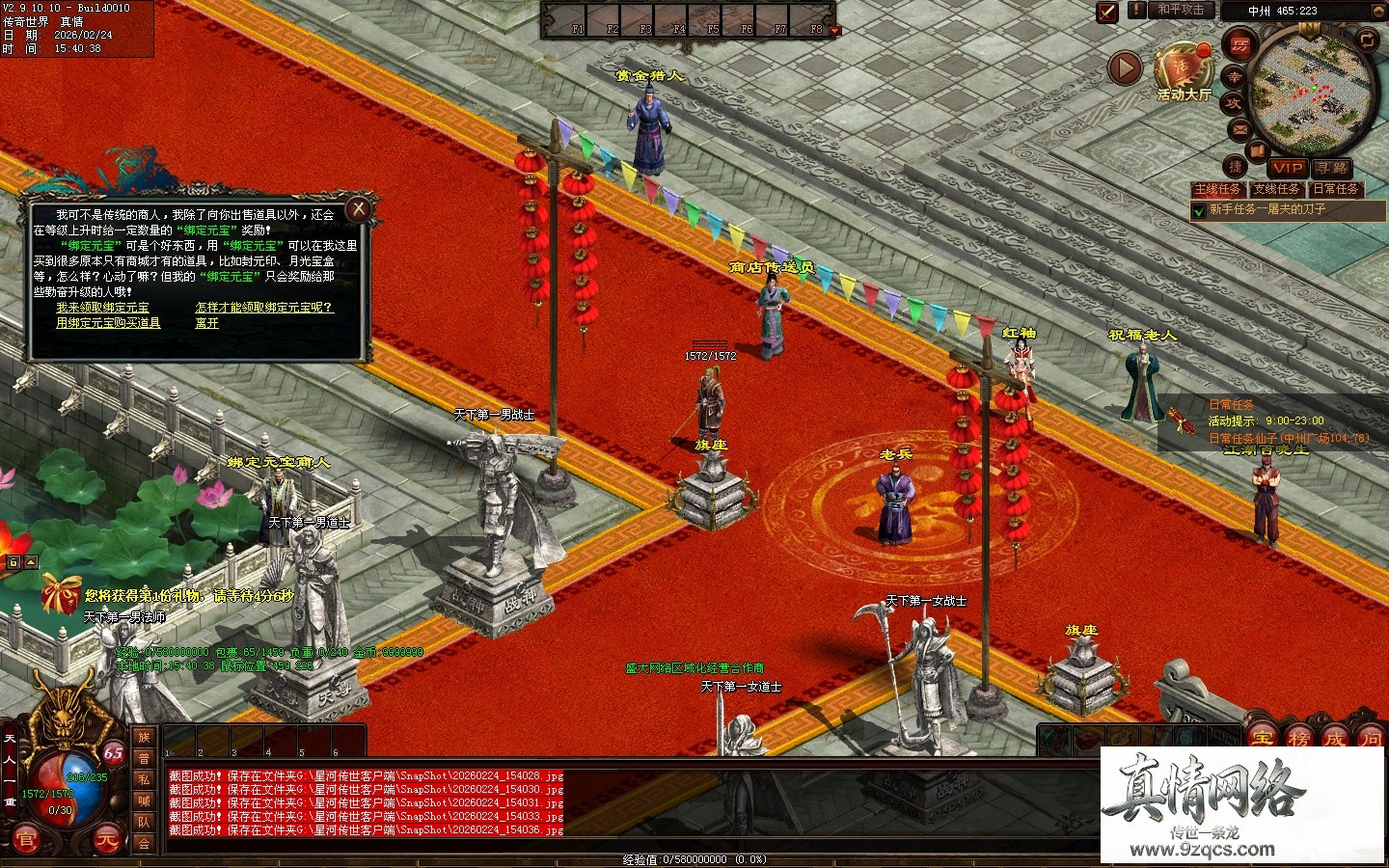This screenshot has height=868, width=1389.
Task: Choose 我来领取绑定元宝 dialogue option
Action: pyautogui.click(x=102, y=308)
